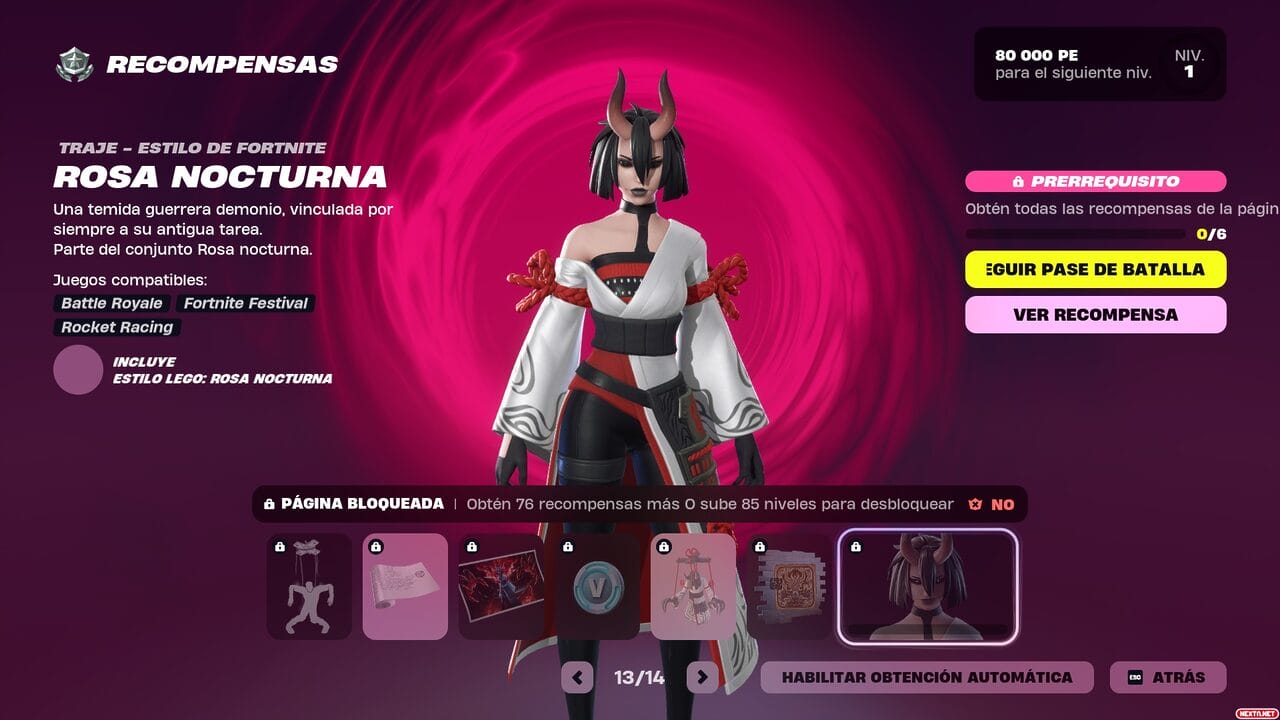Select the marionette emote reward tile
The height and width of the screenshot is (720, 1280).
coord(309,586)
